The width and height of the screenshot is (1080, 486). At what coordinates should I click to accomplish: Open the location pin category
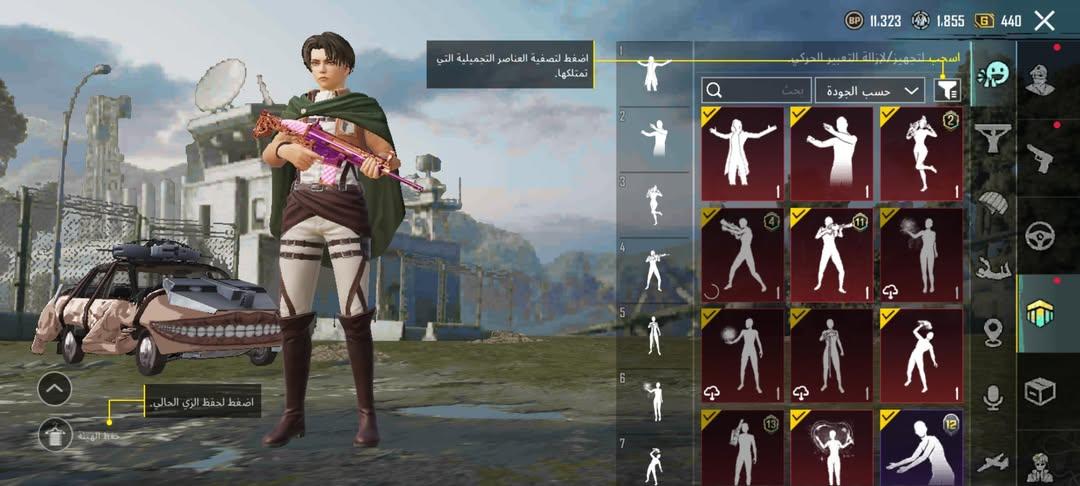tap(994, 332)
